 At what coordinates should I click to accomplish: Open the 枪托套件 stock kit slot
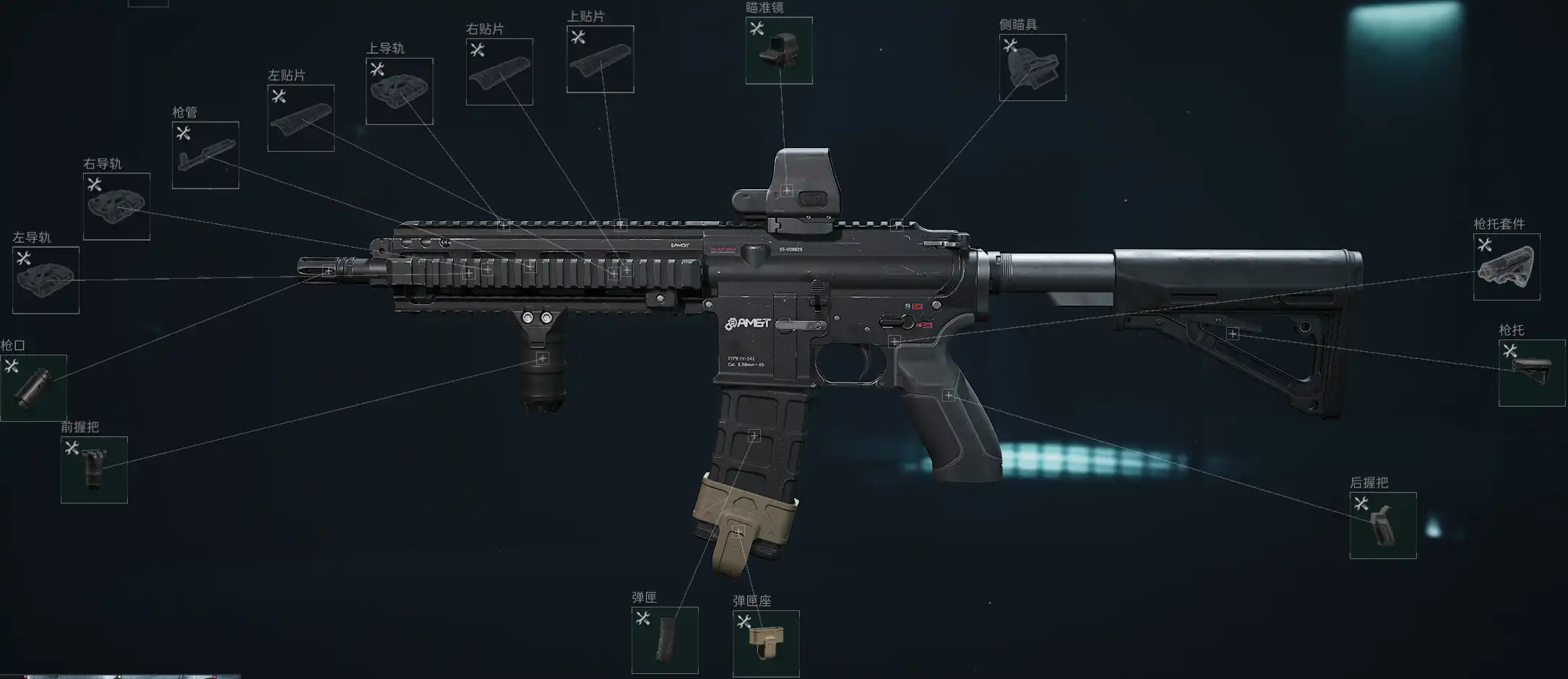(1507, 267)
